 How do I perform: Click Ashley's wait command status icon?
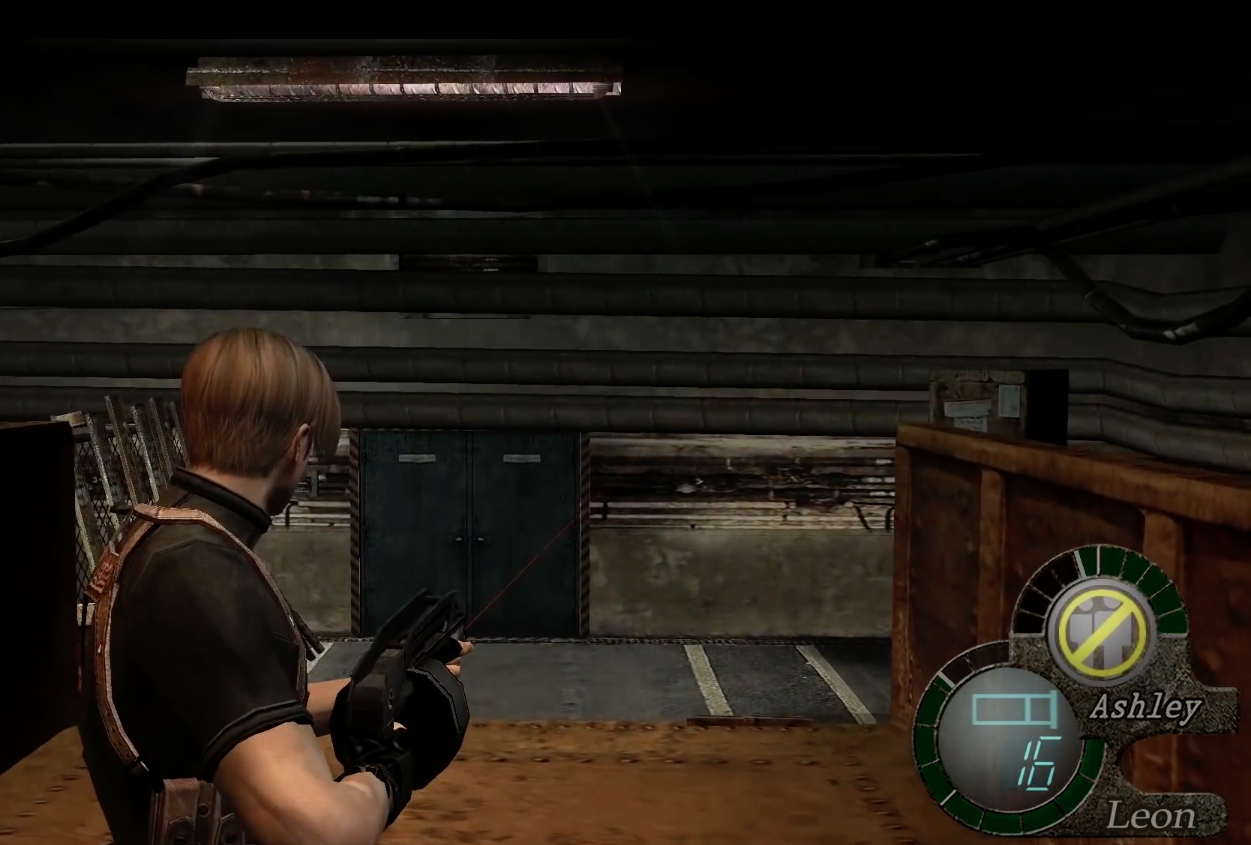(1101, 632)
